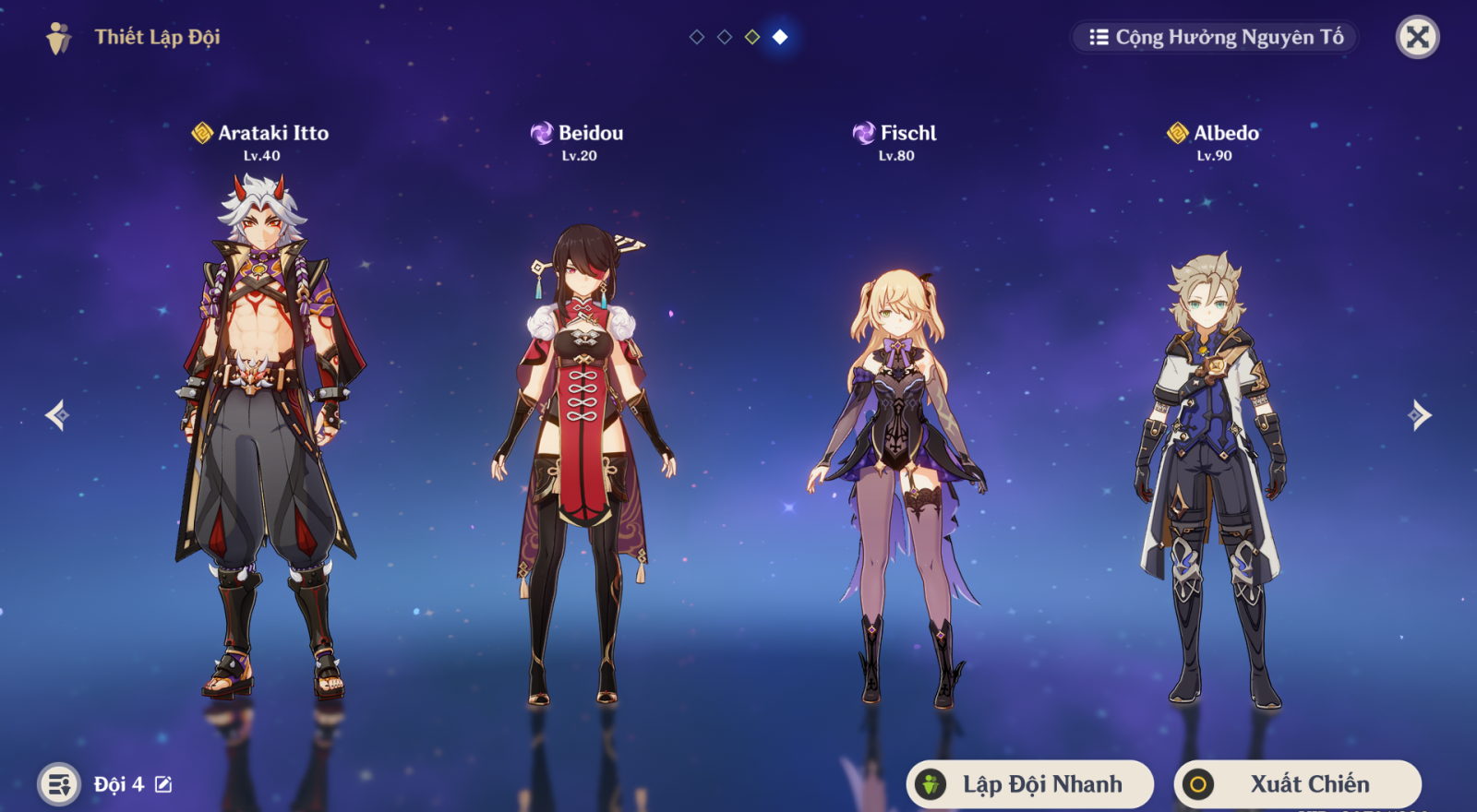
Task: Close the party setup screen
Action: point(1417,38)
